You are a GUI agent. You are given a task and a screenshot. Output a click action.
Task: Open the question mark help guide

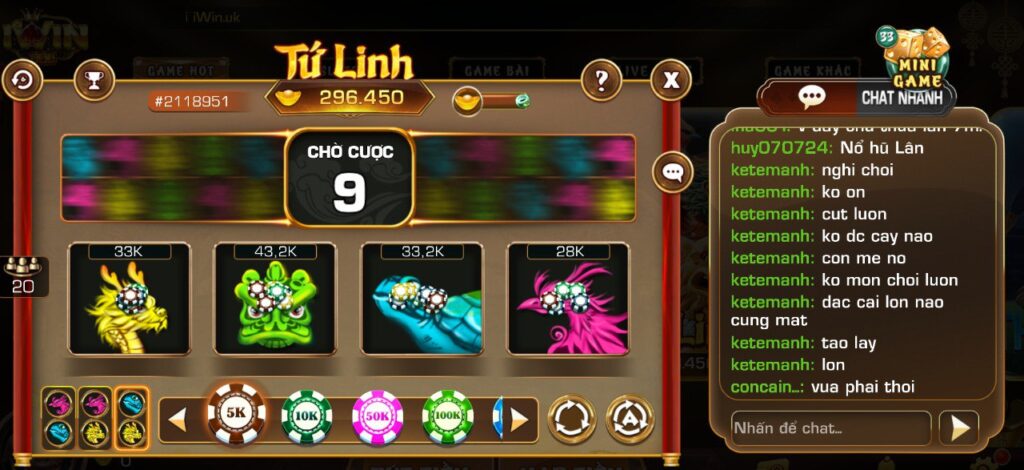(601, 79)
